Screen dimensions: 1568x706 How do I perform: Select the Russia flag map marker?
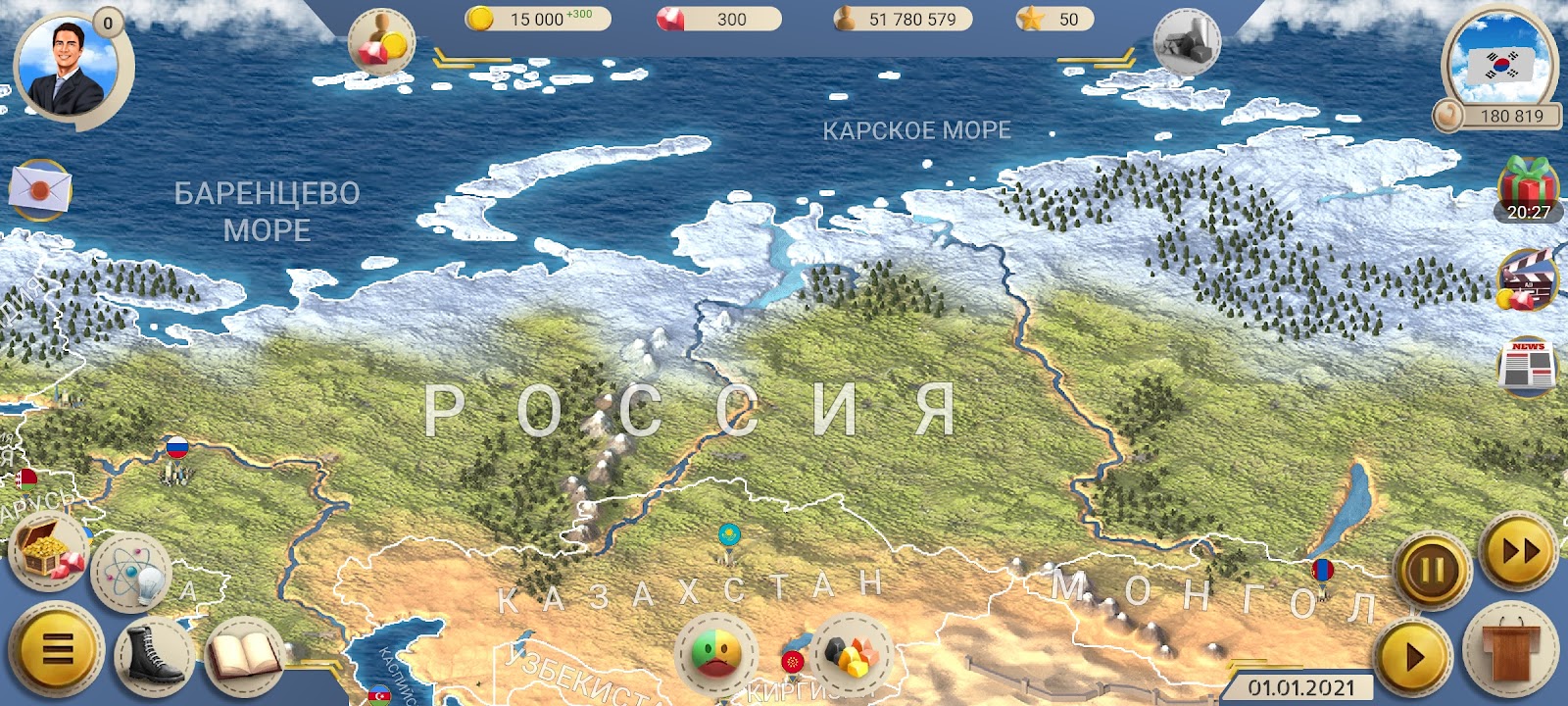176,449
